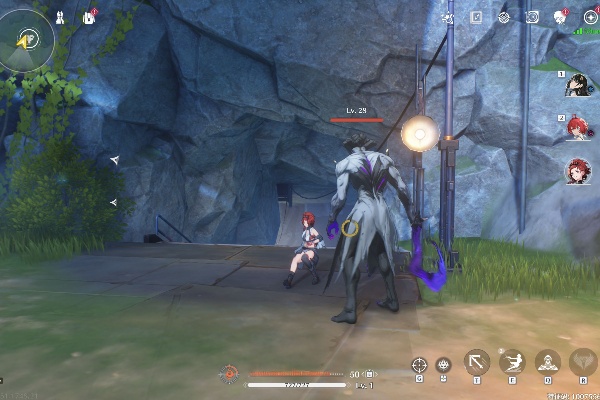Open the circular minimap
The height and width of the screenshot is (400, 600).
coord(27,39)
